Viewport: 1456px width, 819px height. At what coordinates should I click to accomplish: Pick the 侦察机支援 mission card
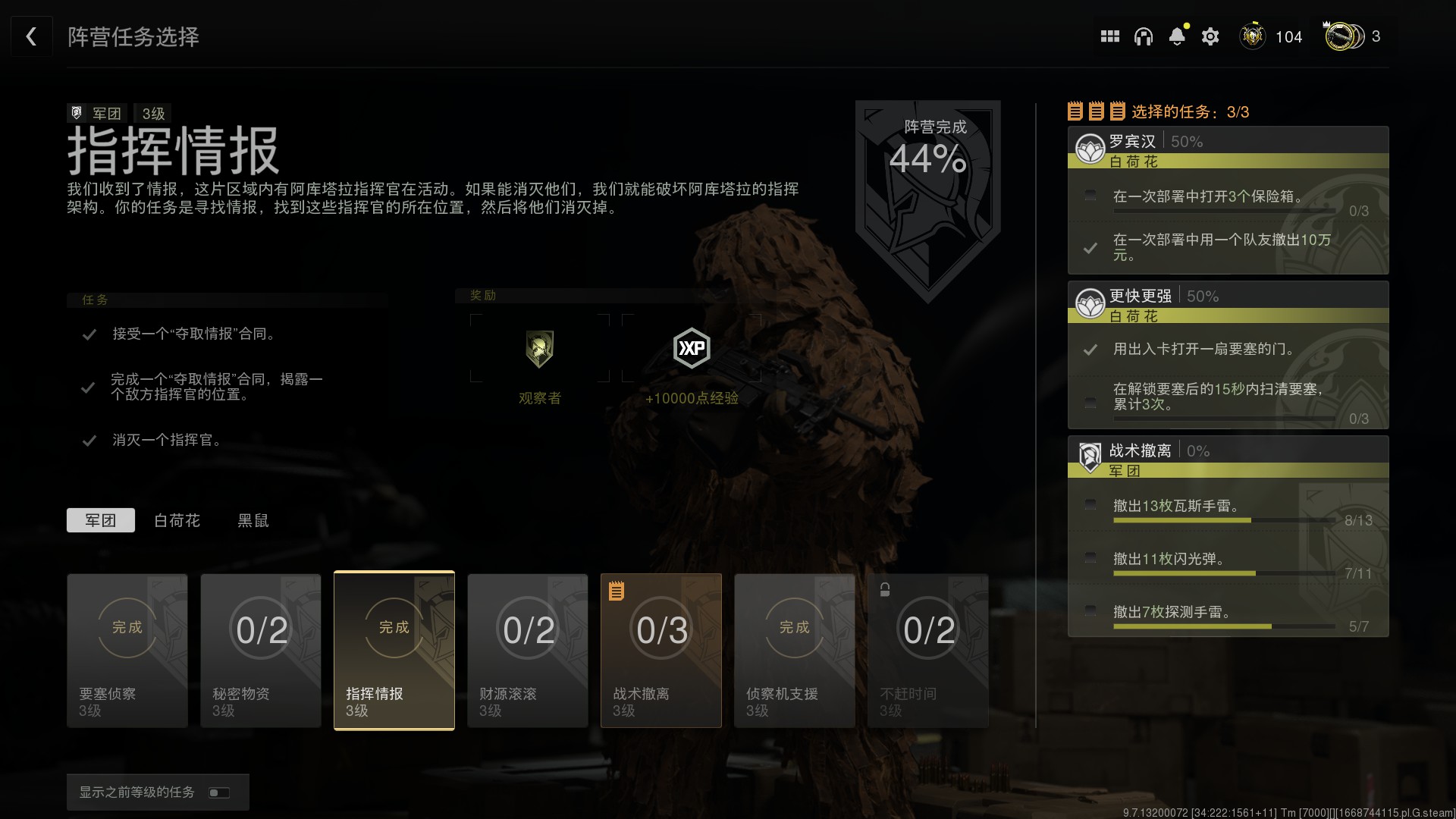[795, 651]
